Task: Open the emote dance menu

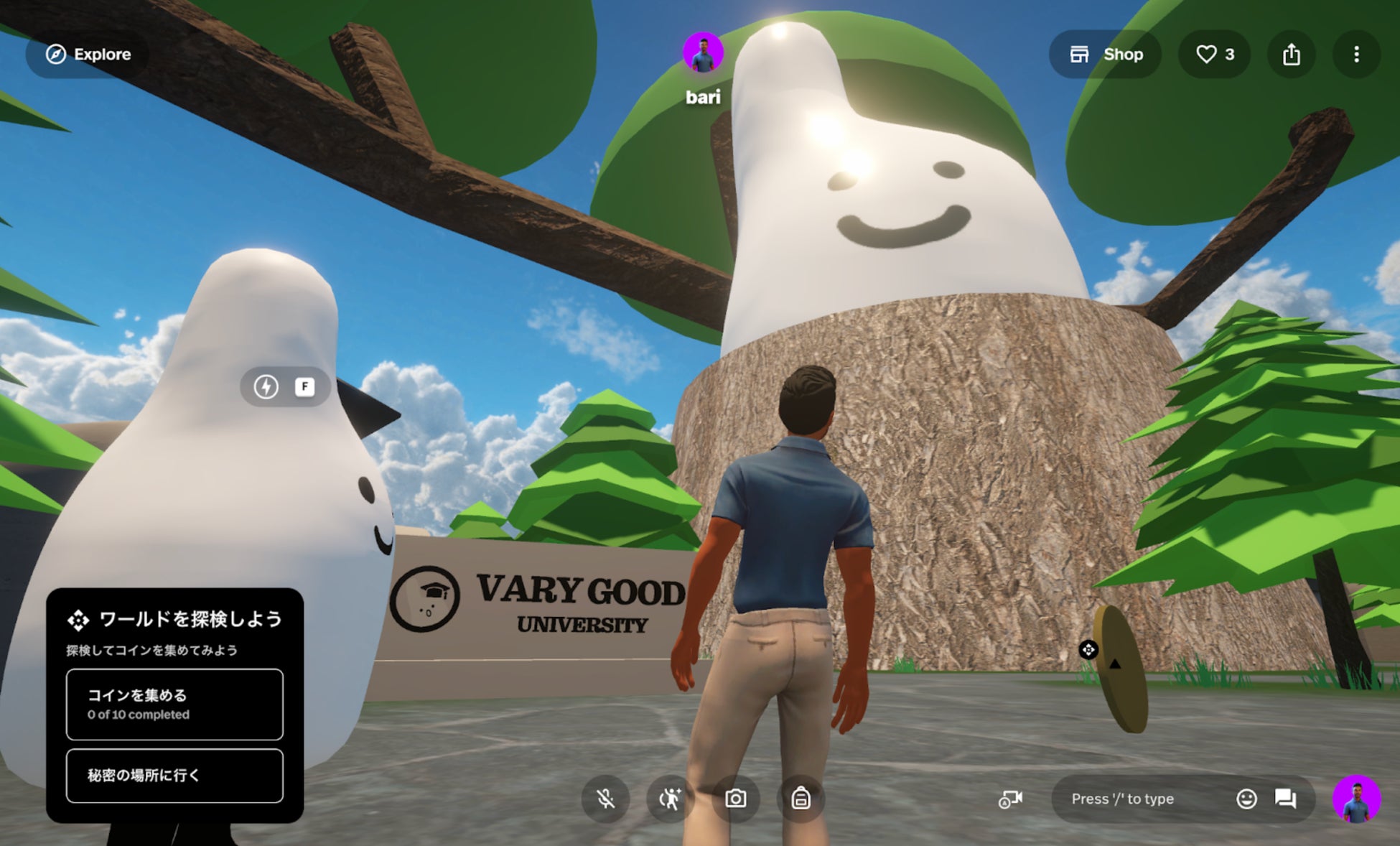Action: point(670,799)
